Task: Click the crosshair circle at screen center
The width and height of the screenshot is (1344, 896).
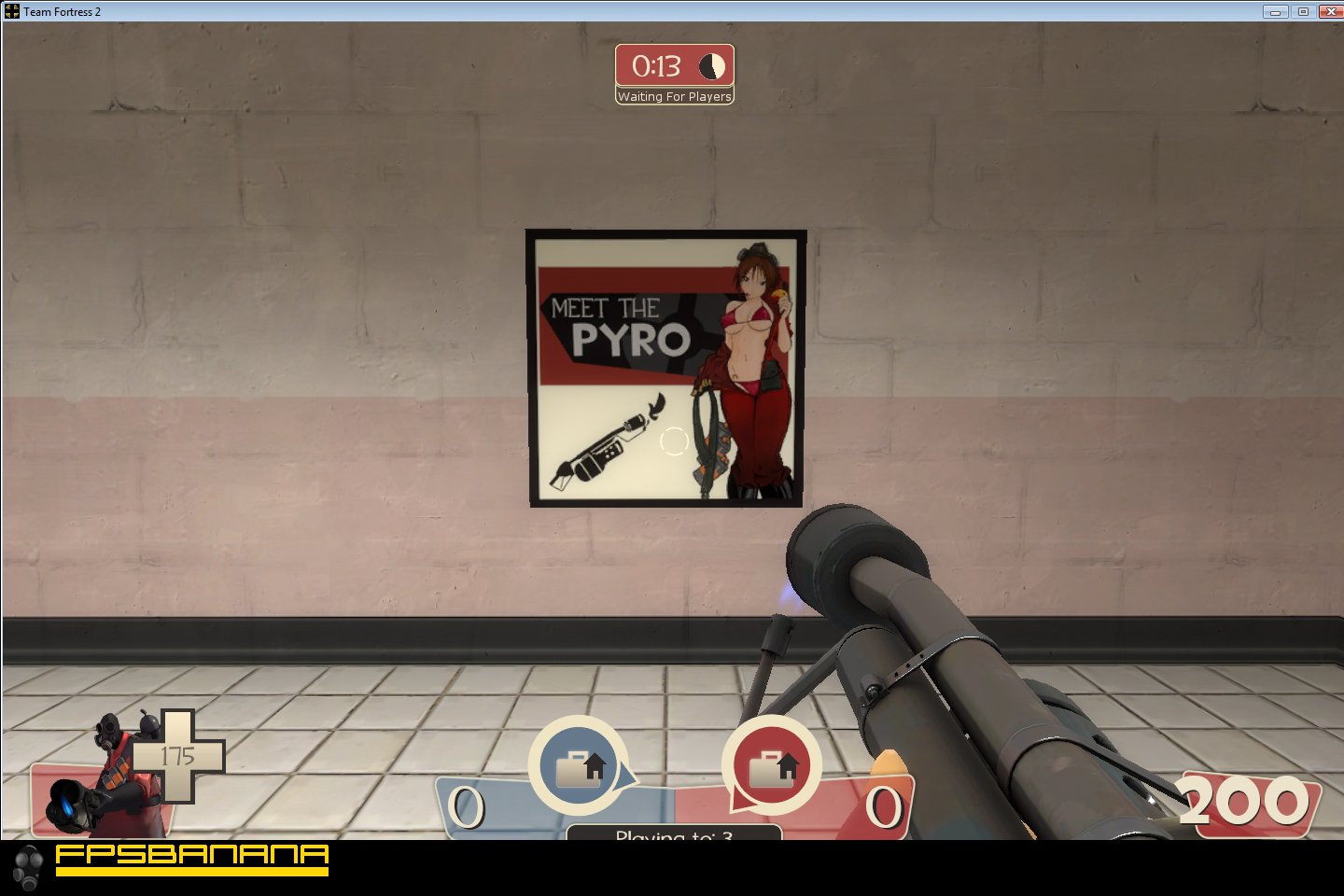Action: pyautogui.click(x=674, y=441)
